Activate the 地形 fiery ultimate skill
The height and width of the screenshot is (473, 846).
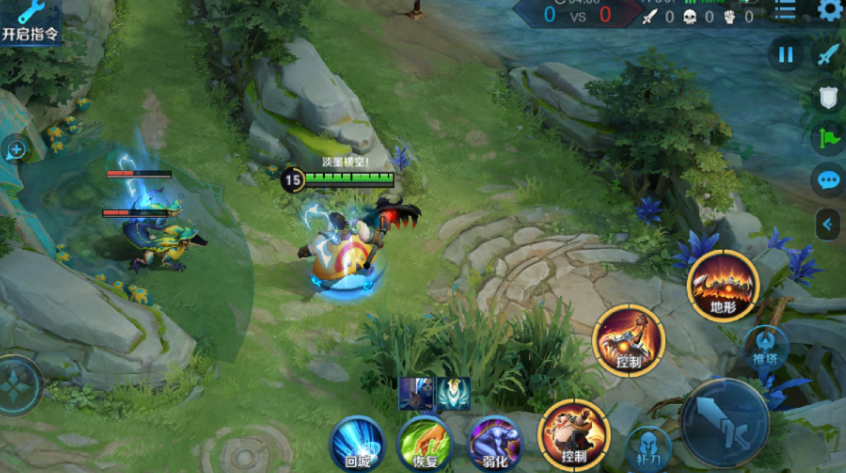tap(723, 285)
